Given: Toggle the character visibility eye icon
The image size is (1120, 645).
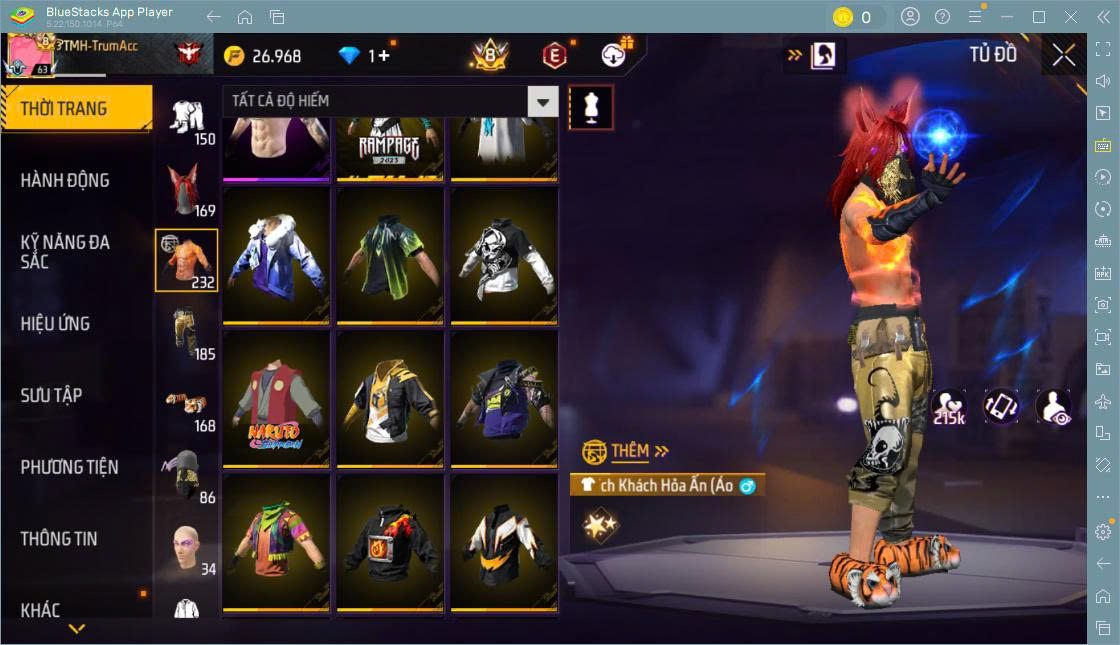Looking at the screenshot, I should click(x=1055, y=407).
